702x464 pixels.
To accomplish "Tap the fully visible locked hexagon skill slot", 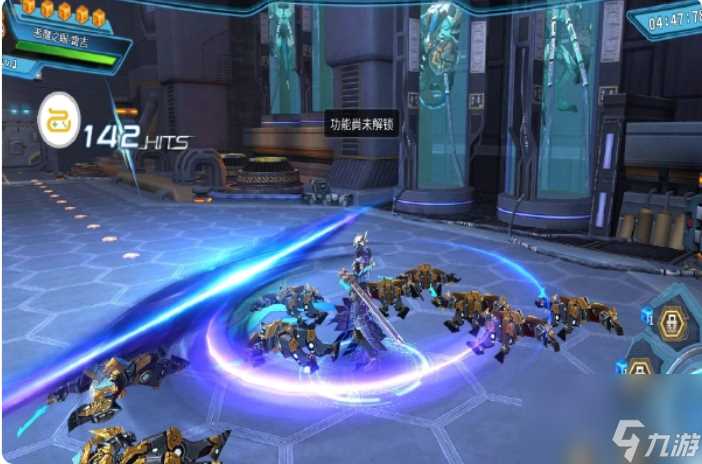I will click(x=672, y=324).
